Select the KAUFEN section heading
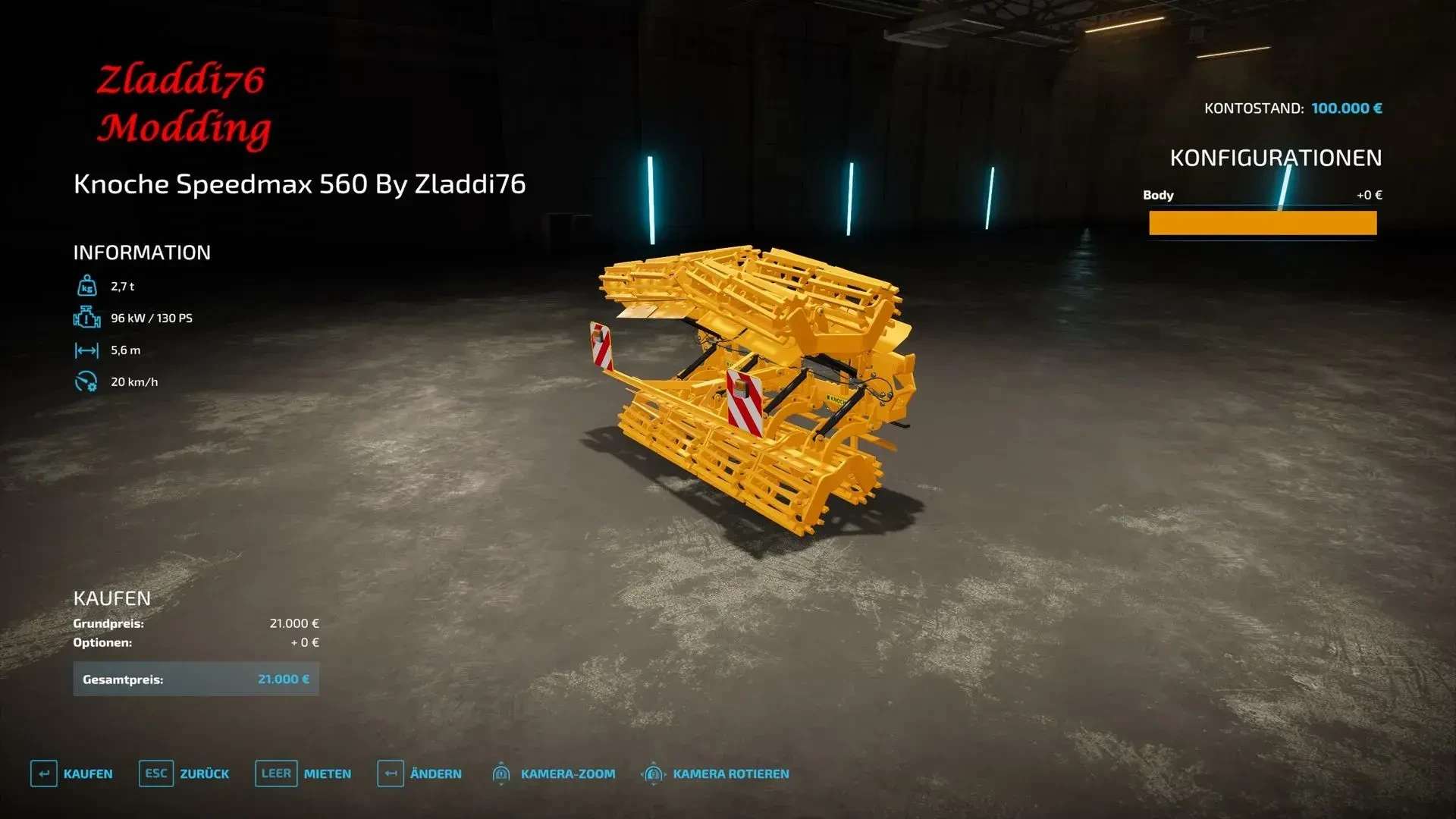Image resolution: width=1456 pixels, height=819 pixels. (x=111, y=598)
